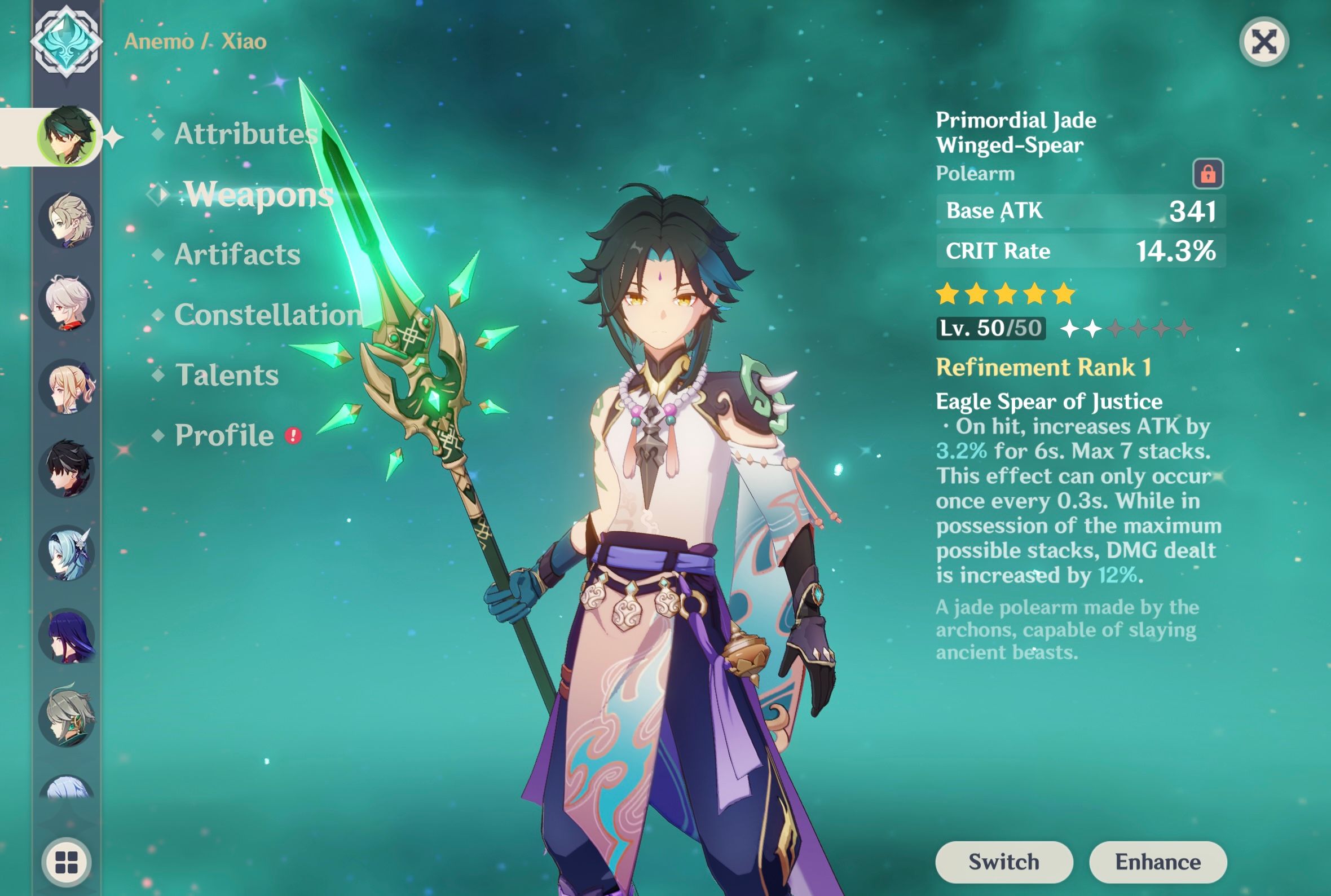This screenshot has width=1331, height=896.
Task: Choose Eula's light-blue-haired portrait
Action: pyautogui.click(x=67, y=553)
